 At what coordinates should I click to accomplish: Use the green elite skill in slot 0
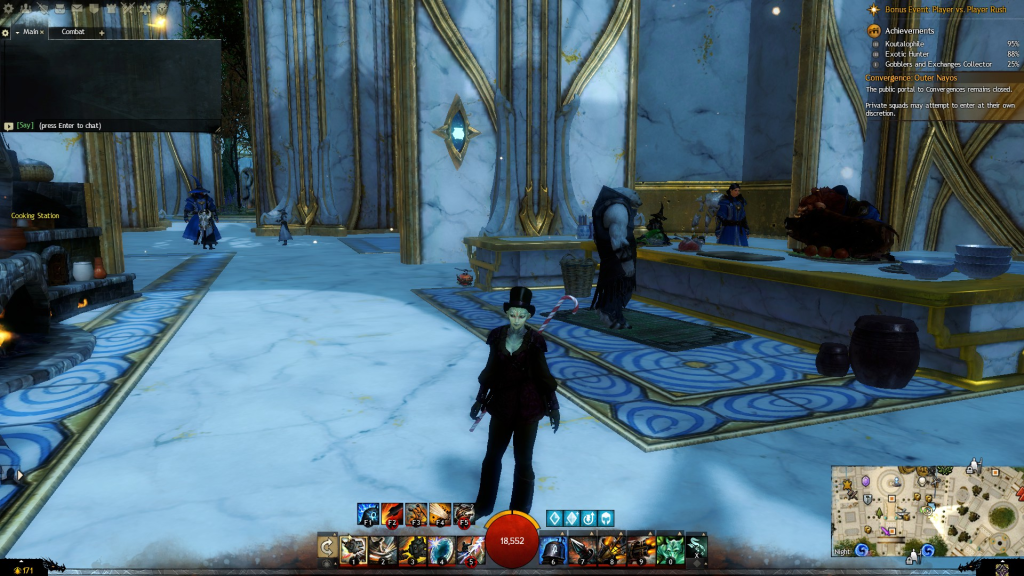pyautogui.click(x=670, y=549)
